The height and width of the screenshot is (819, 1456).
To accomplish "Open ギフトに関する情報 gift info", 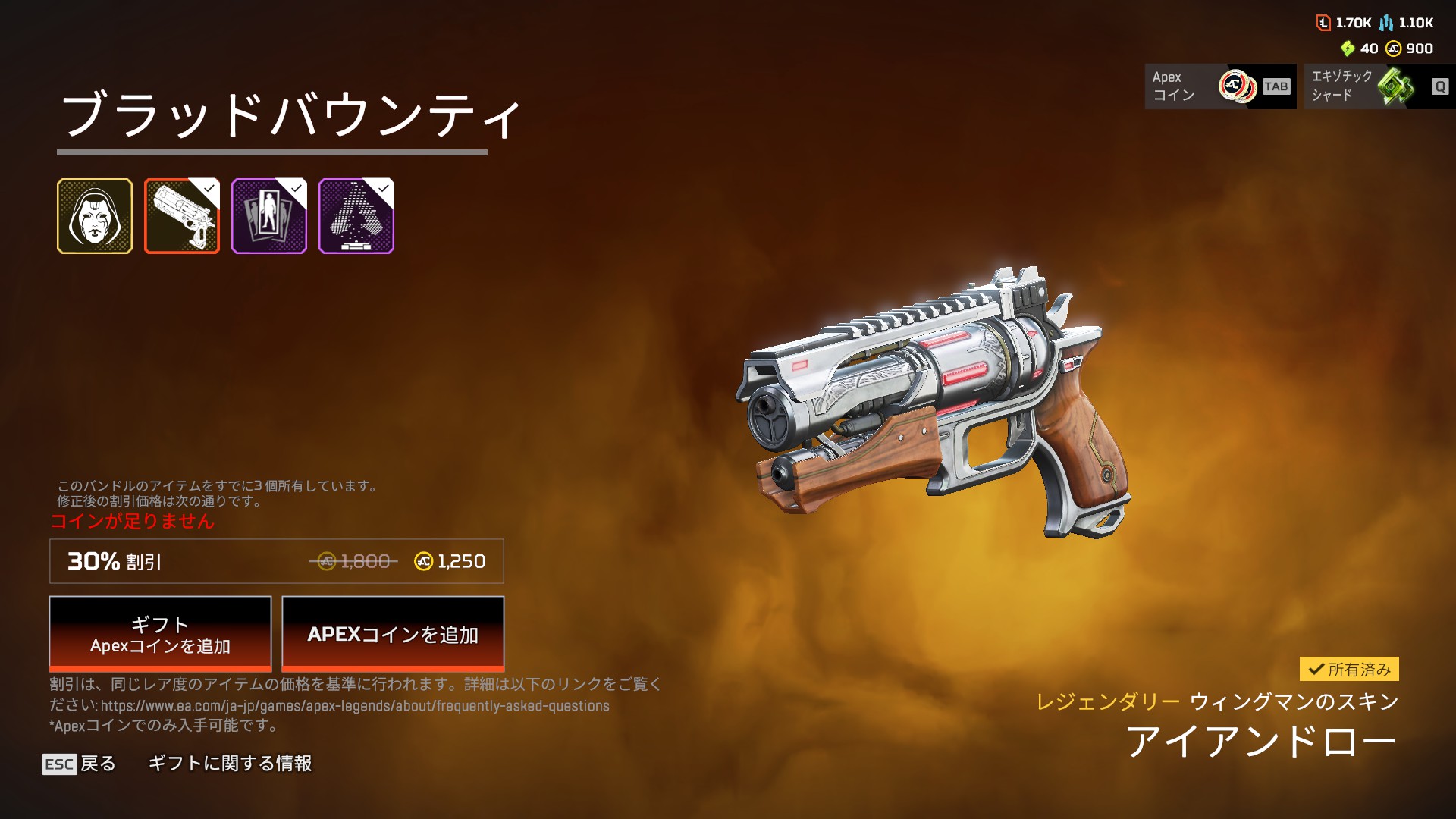I will 230,764.
